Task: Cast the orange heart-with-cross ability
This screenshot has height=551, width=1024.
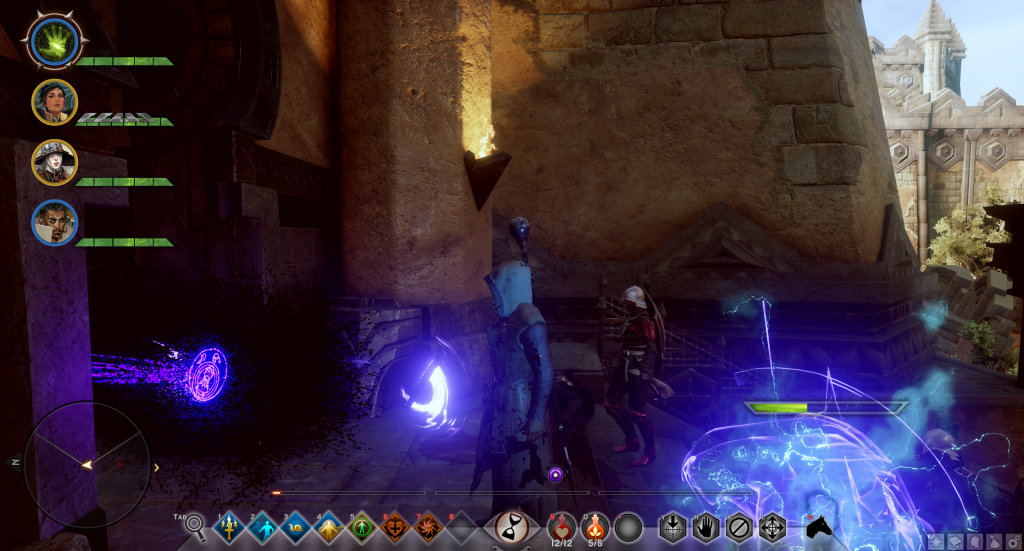Action: point(395,526)
